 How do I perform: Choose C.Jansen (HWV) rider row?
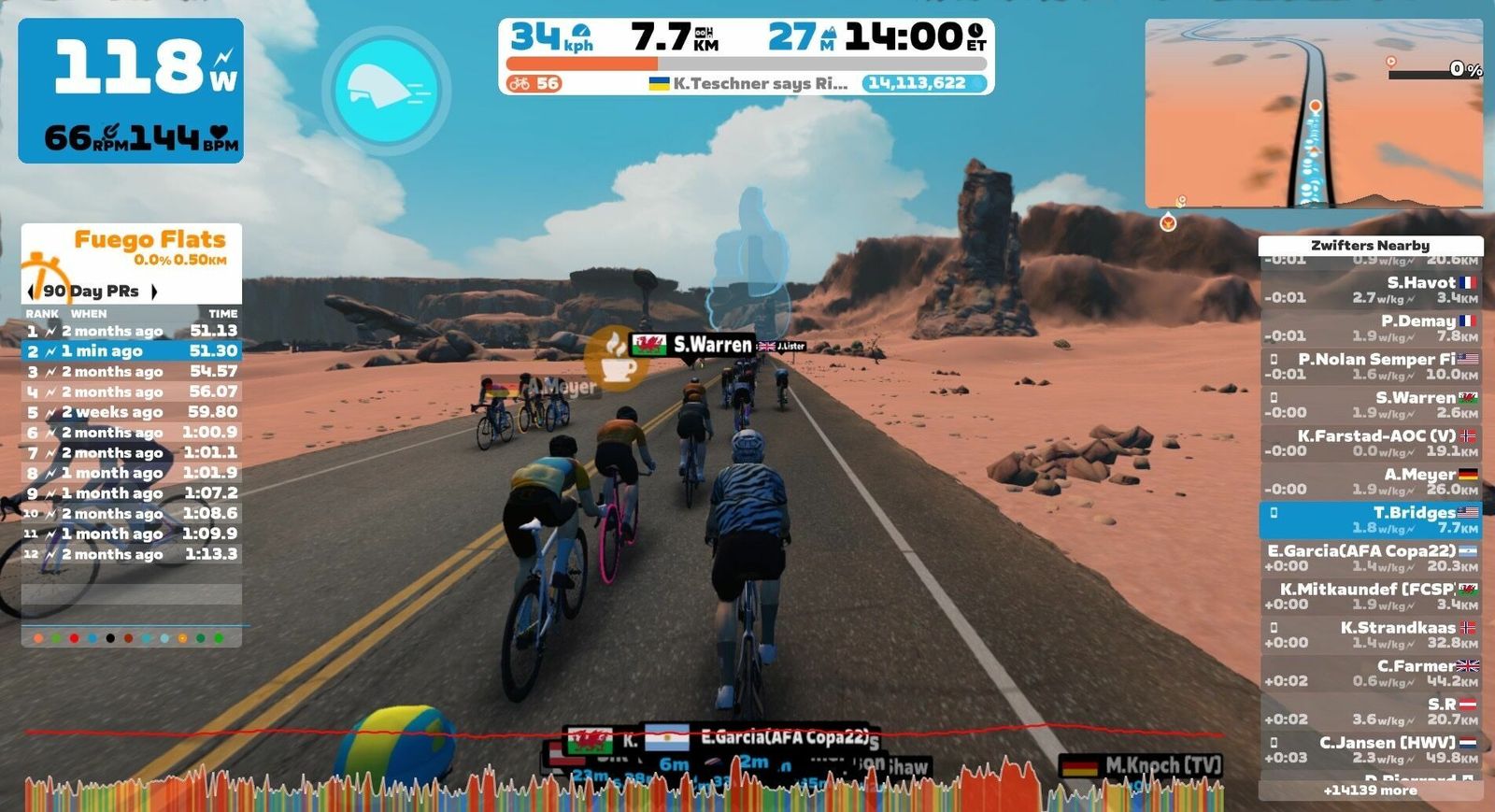tap(1371, 749)
